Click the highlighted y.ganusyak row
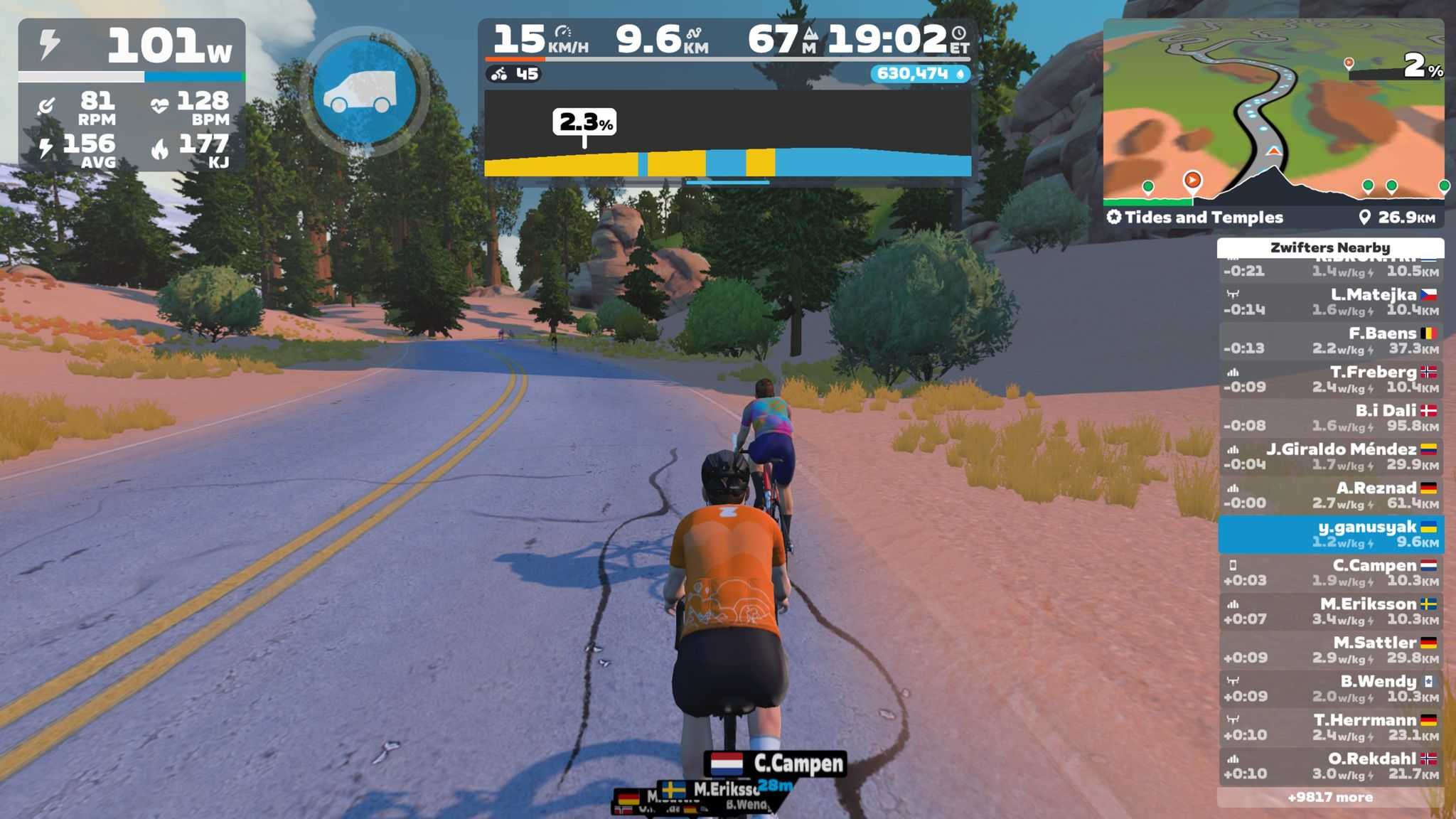The width and height of the screenshot is (1456, 819). (x=1330, y=534)
